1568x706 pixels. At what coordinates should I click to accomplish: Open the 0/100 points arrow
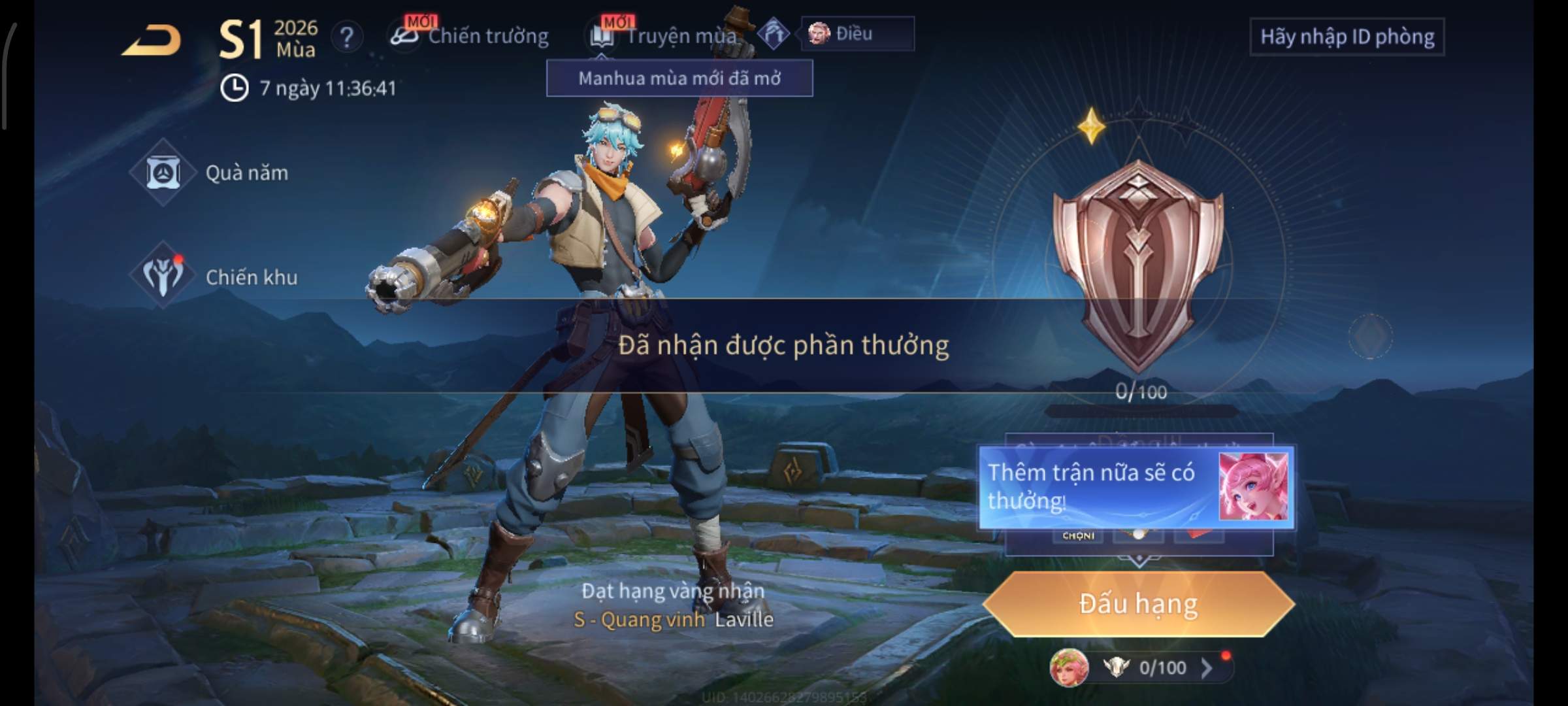(1207, 667)
